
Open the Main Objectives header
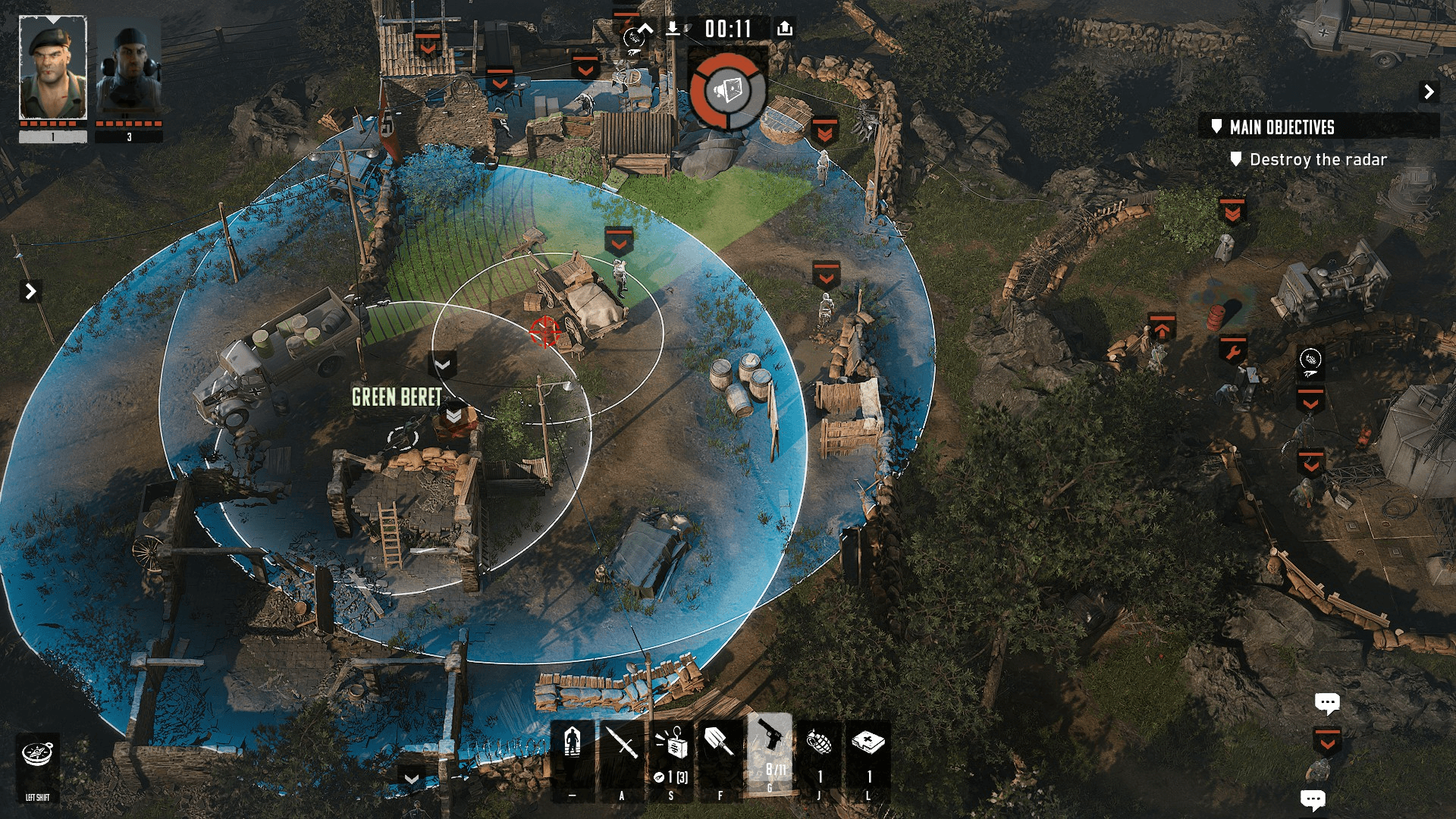[x=1282, y=127]
